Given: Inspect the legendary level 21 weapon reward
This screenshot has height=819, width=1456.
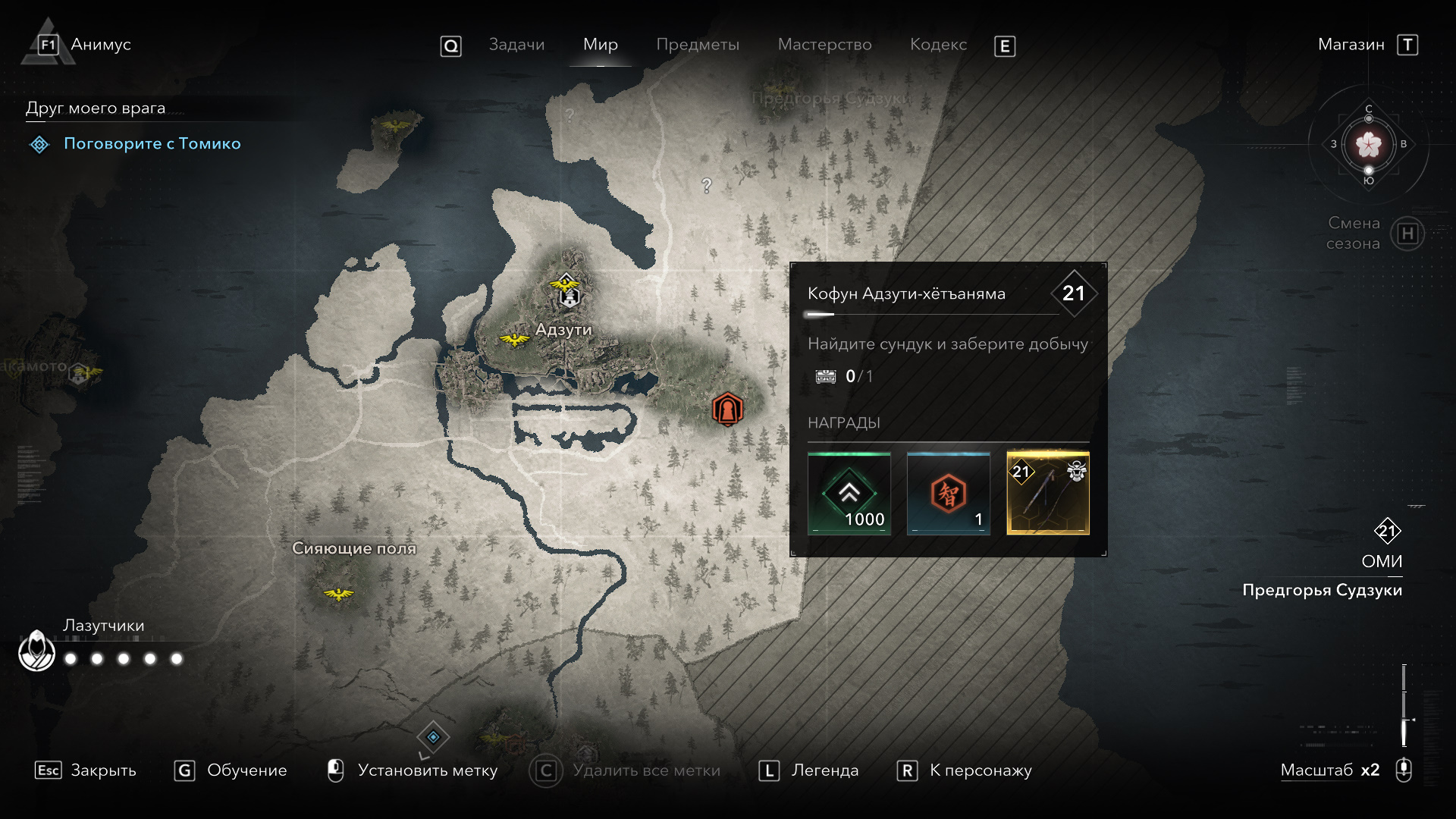Looking at the screenshot, I should click(x=1048, y=494).
